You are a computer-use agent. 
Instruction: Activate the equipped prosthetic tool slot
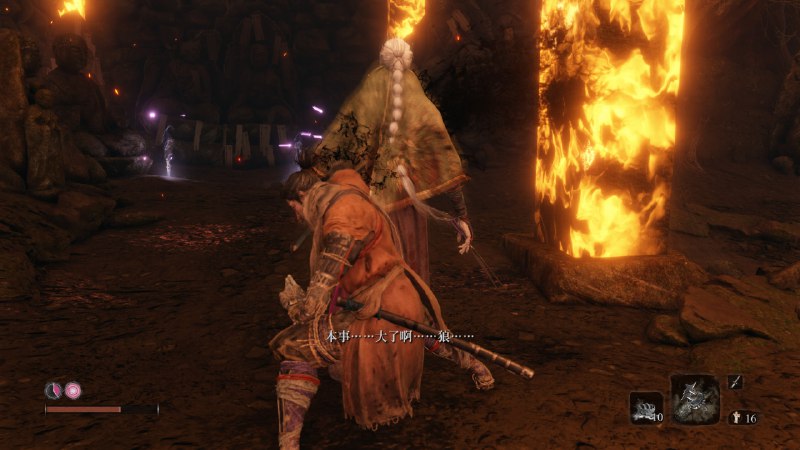695,400
